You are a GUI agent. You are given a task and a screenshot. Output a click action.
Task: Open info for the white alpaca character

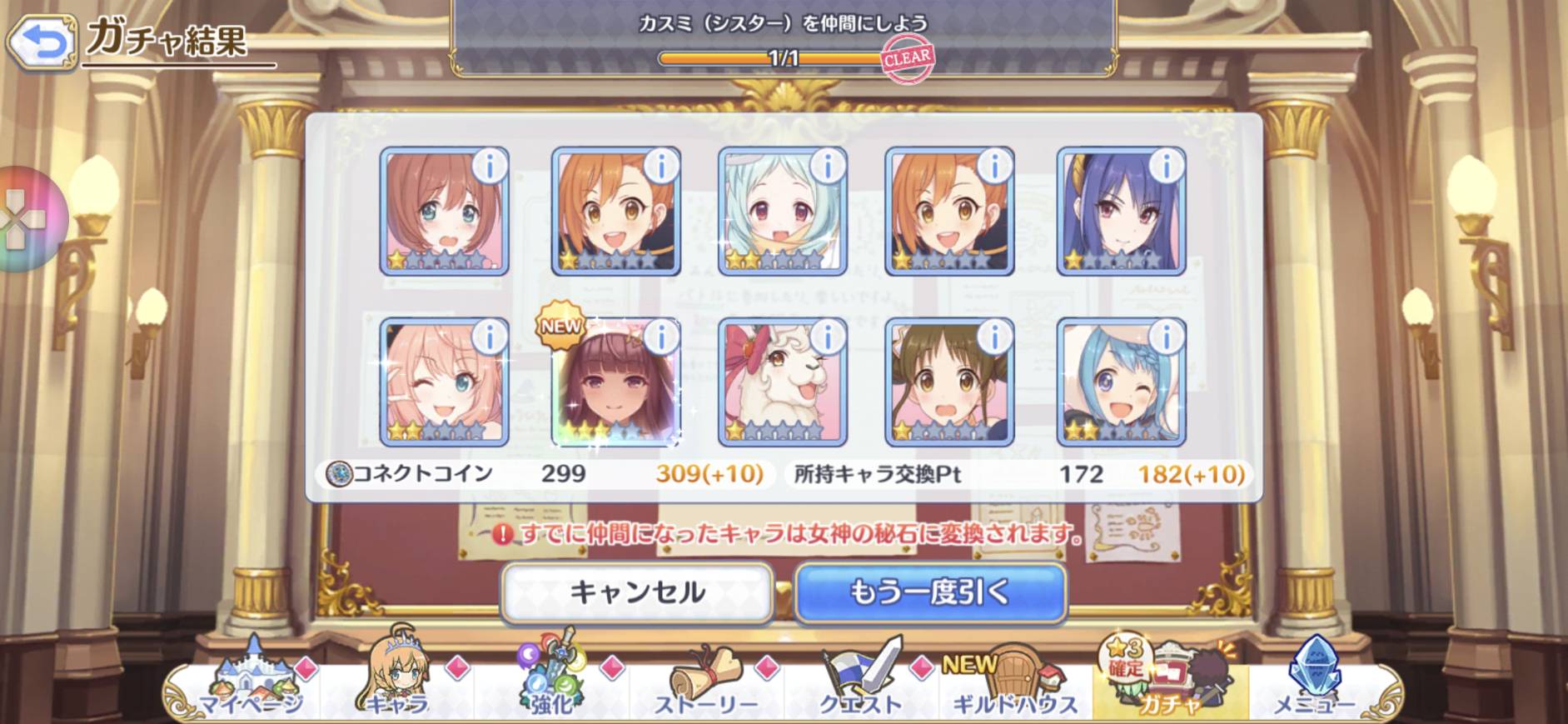(x=827, y=337)
